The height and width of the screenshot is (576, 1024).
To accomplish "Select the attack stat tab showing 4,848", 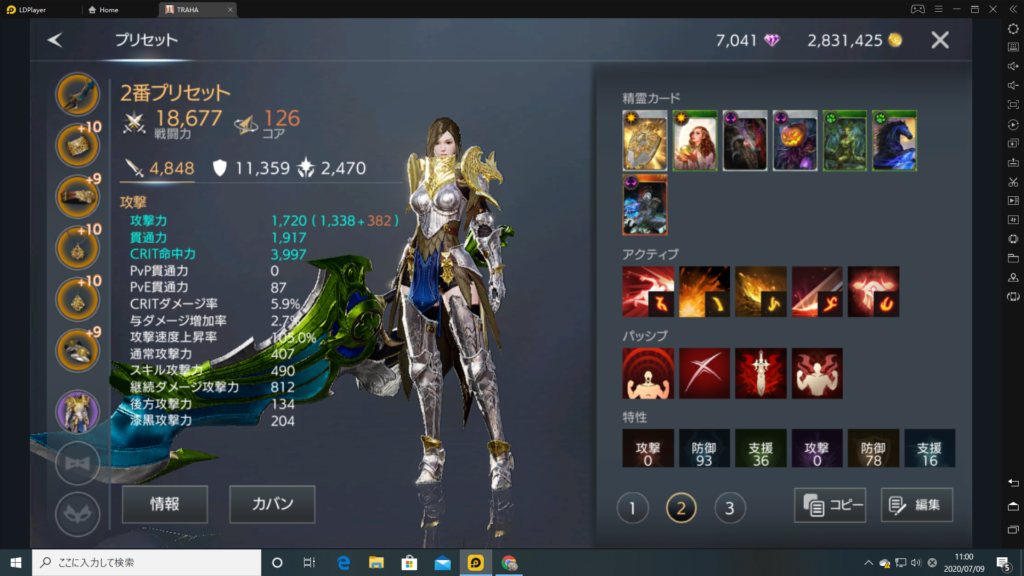I will pos(159,168).
